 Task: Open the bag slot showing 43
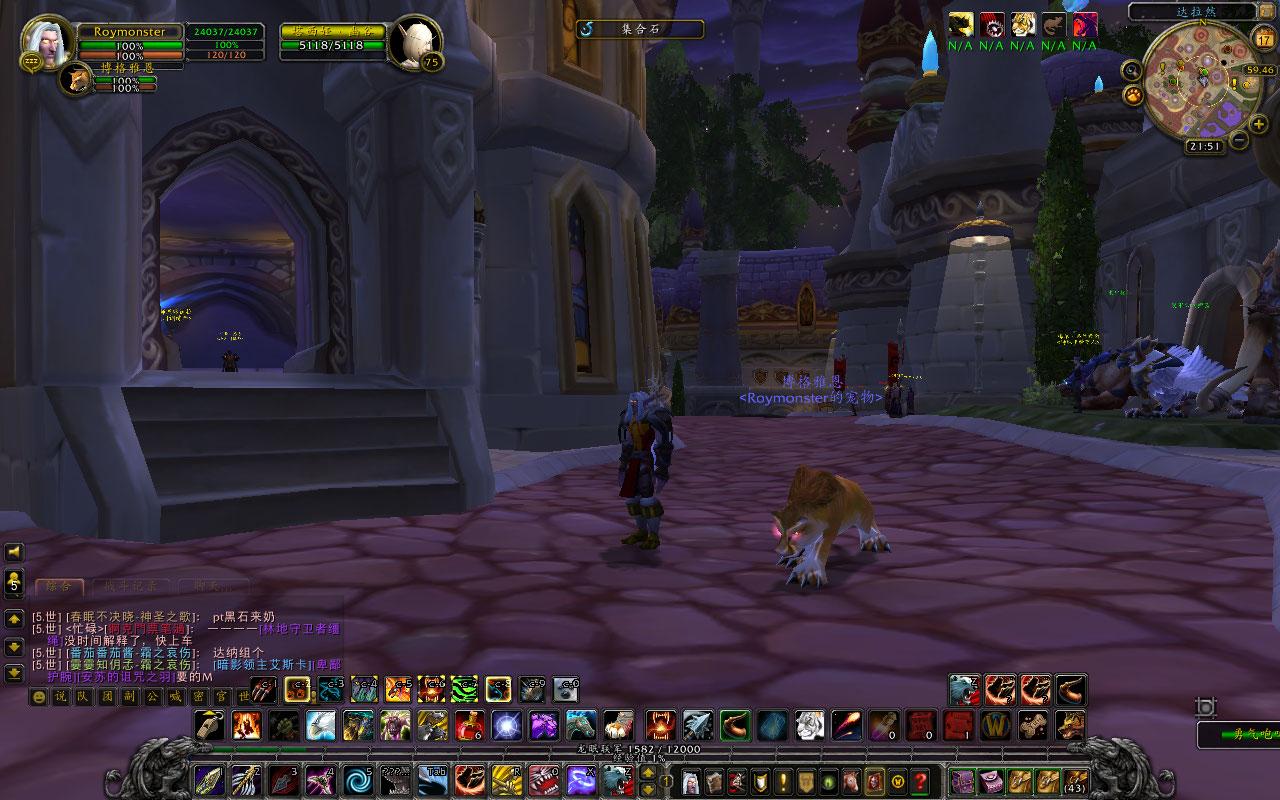1076,780
